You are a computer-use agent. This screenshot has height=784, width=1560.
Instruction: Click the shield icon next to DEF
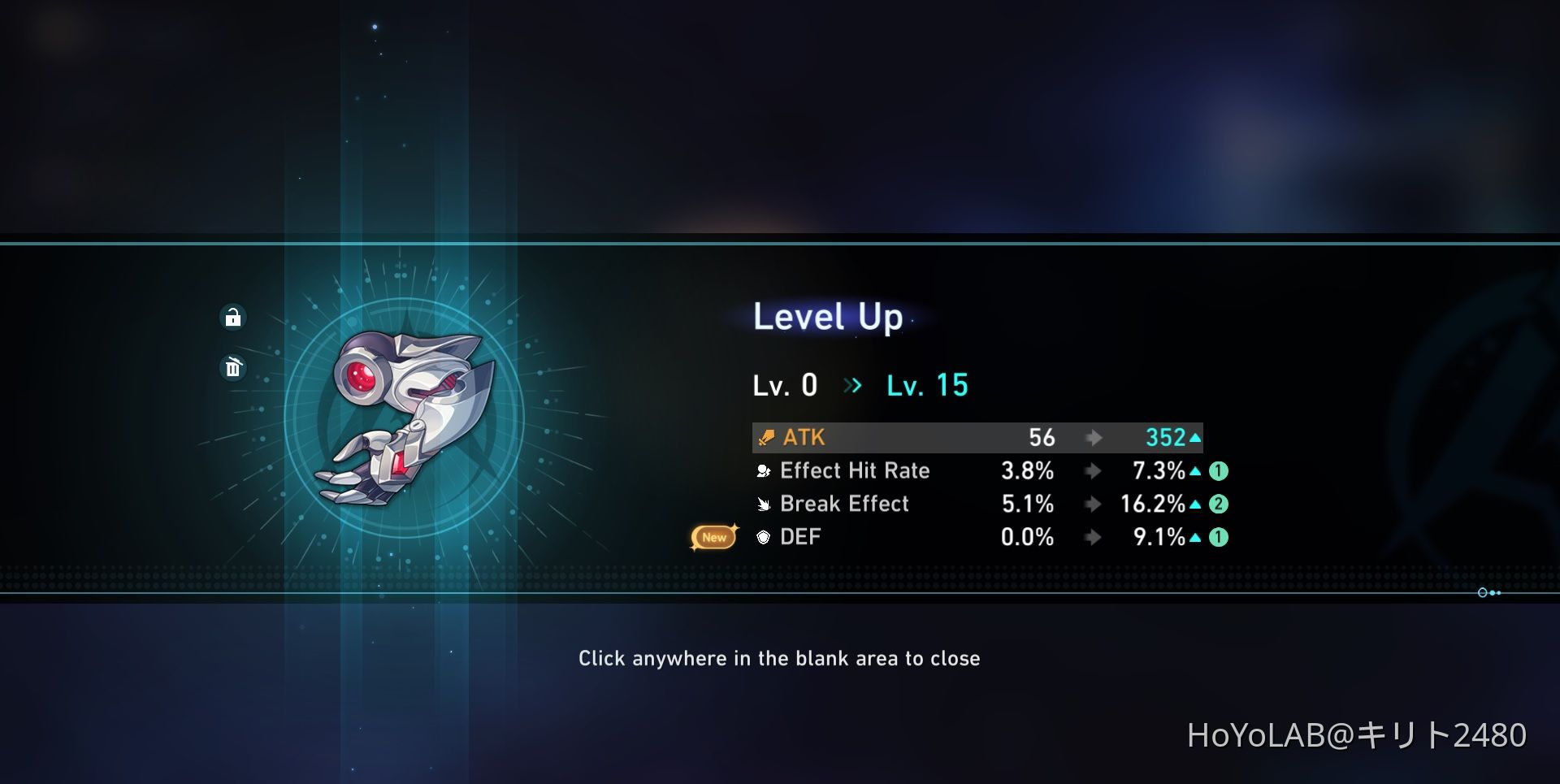(762, 537)
